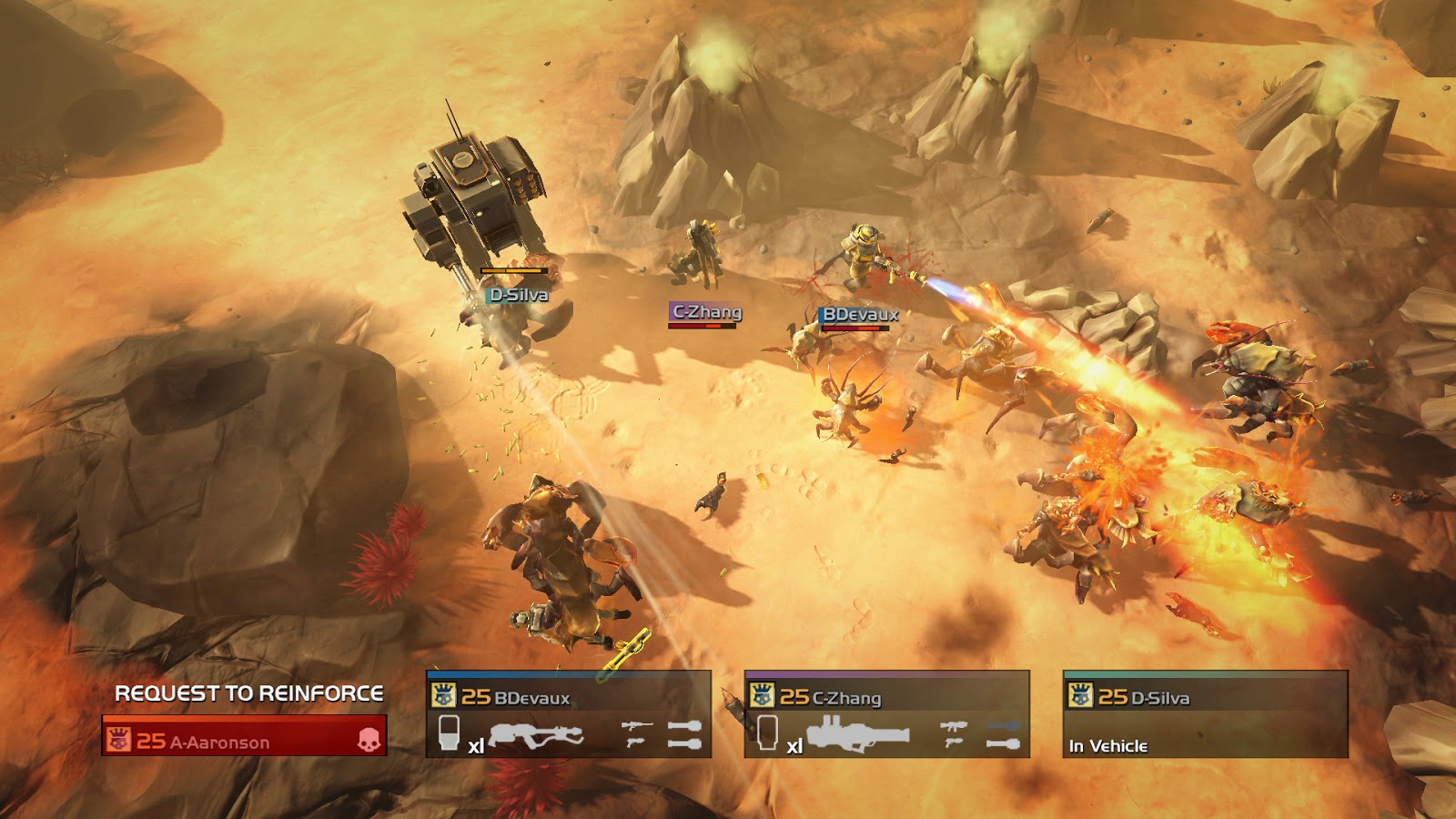Click C-Zhang's ammo magazine icon
This screenshot has width=1456, height=819.
[767, 733]
